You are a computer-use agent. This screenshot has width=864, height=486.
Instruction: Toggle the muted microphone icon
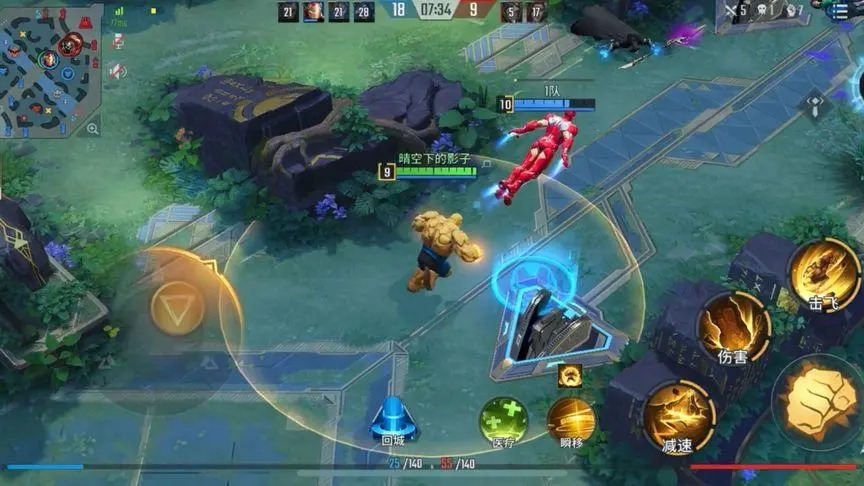[118, 41]
